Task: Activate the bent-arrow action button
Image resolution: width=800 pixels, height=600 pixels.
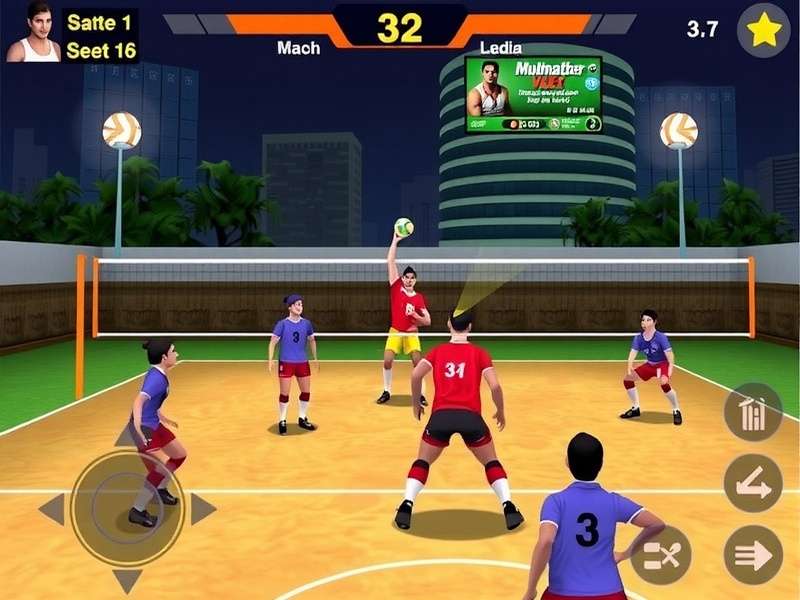Action: pyautogui.click(x=753, y=483)
